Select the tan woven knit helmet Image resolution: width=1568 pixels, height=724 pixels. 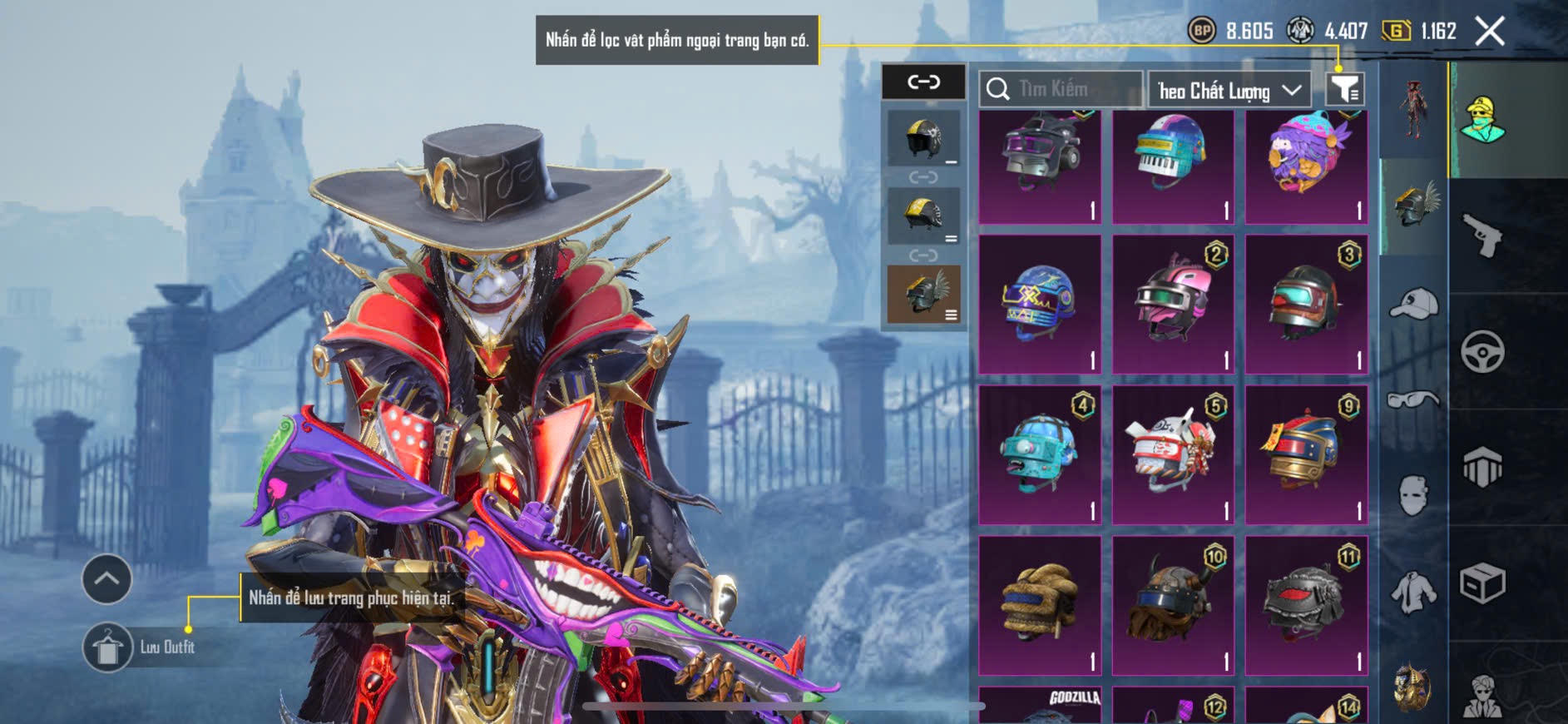point(1039,604)
